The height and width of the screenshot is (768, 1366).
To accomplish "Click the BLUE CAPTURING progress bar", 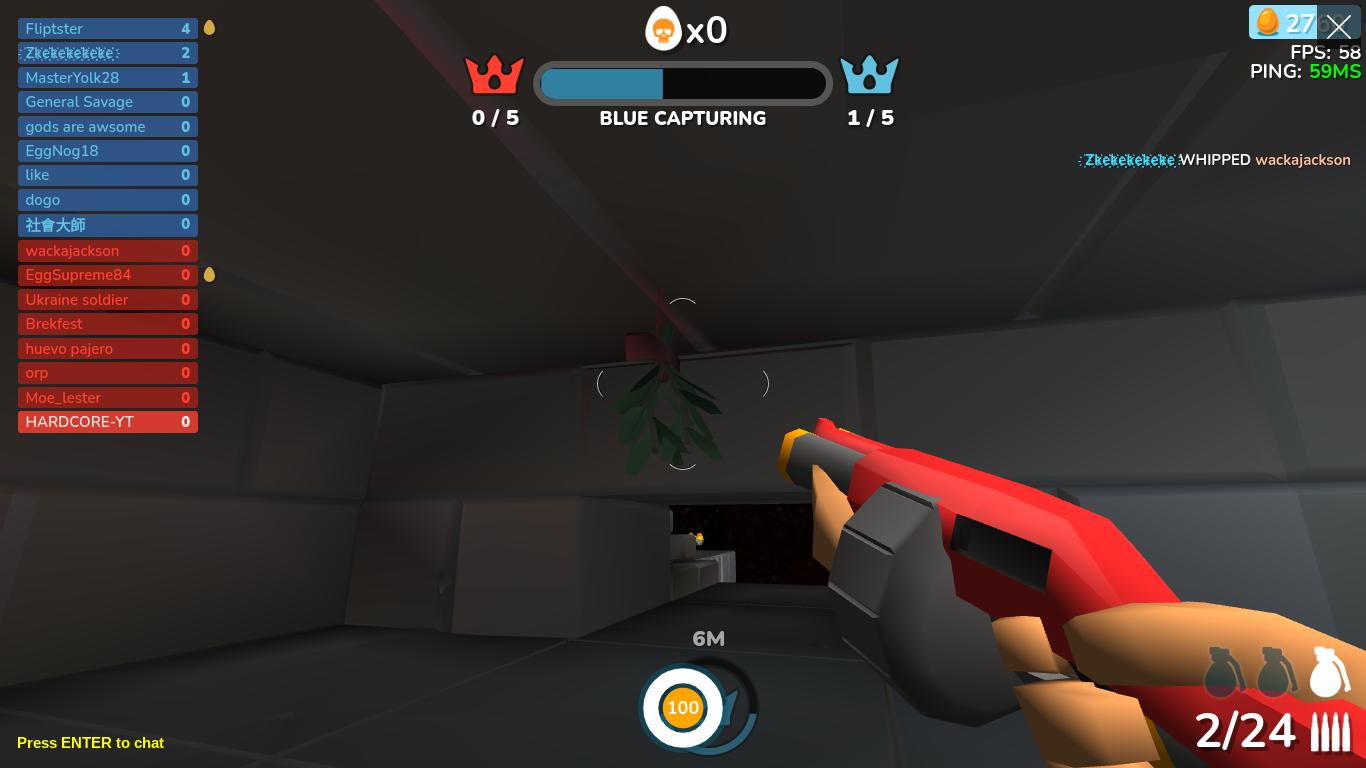I will [683, 83].
